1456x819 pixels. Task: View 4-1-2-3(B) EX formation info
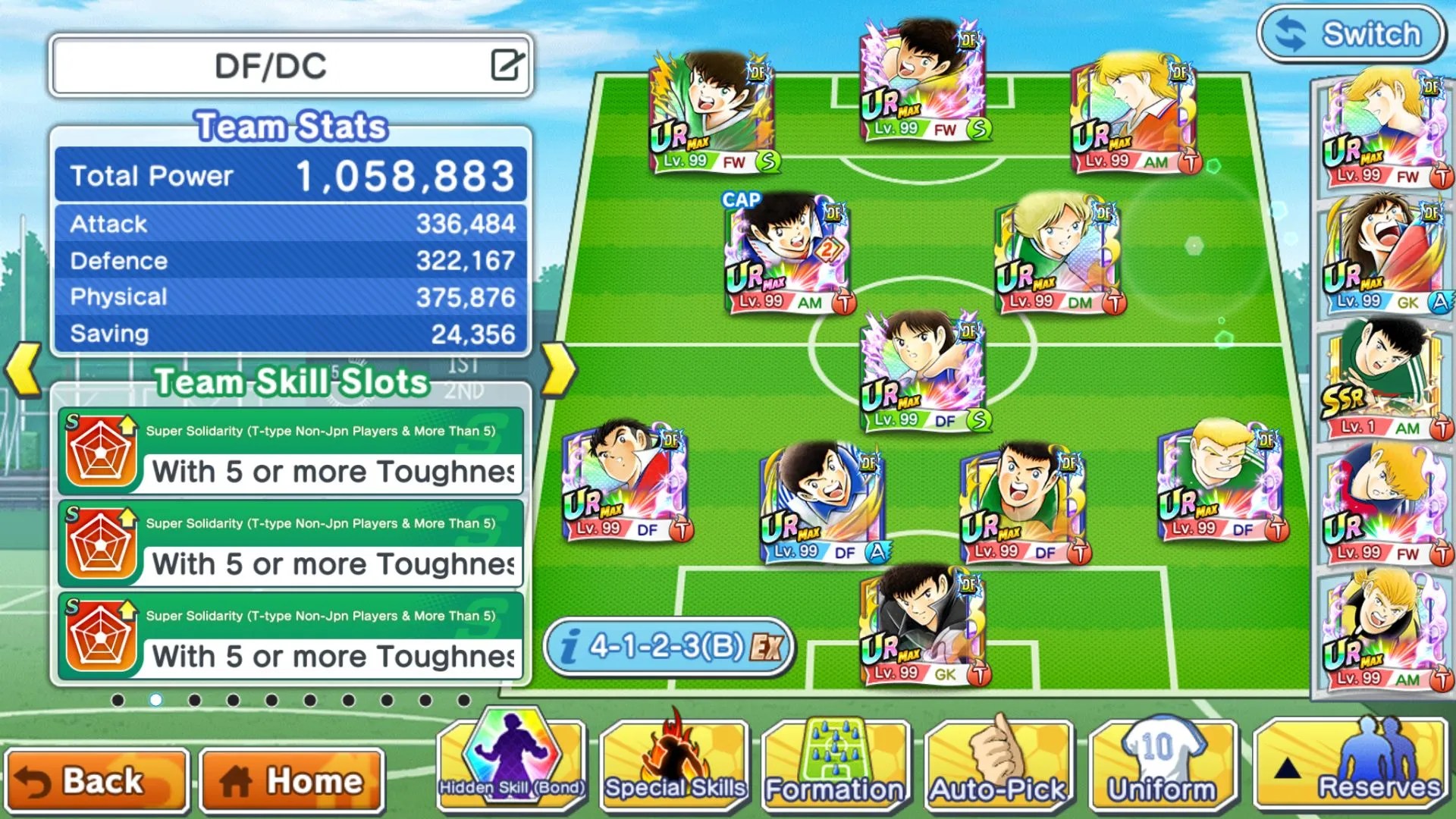tap(669, 647)
